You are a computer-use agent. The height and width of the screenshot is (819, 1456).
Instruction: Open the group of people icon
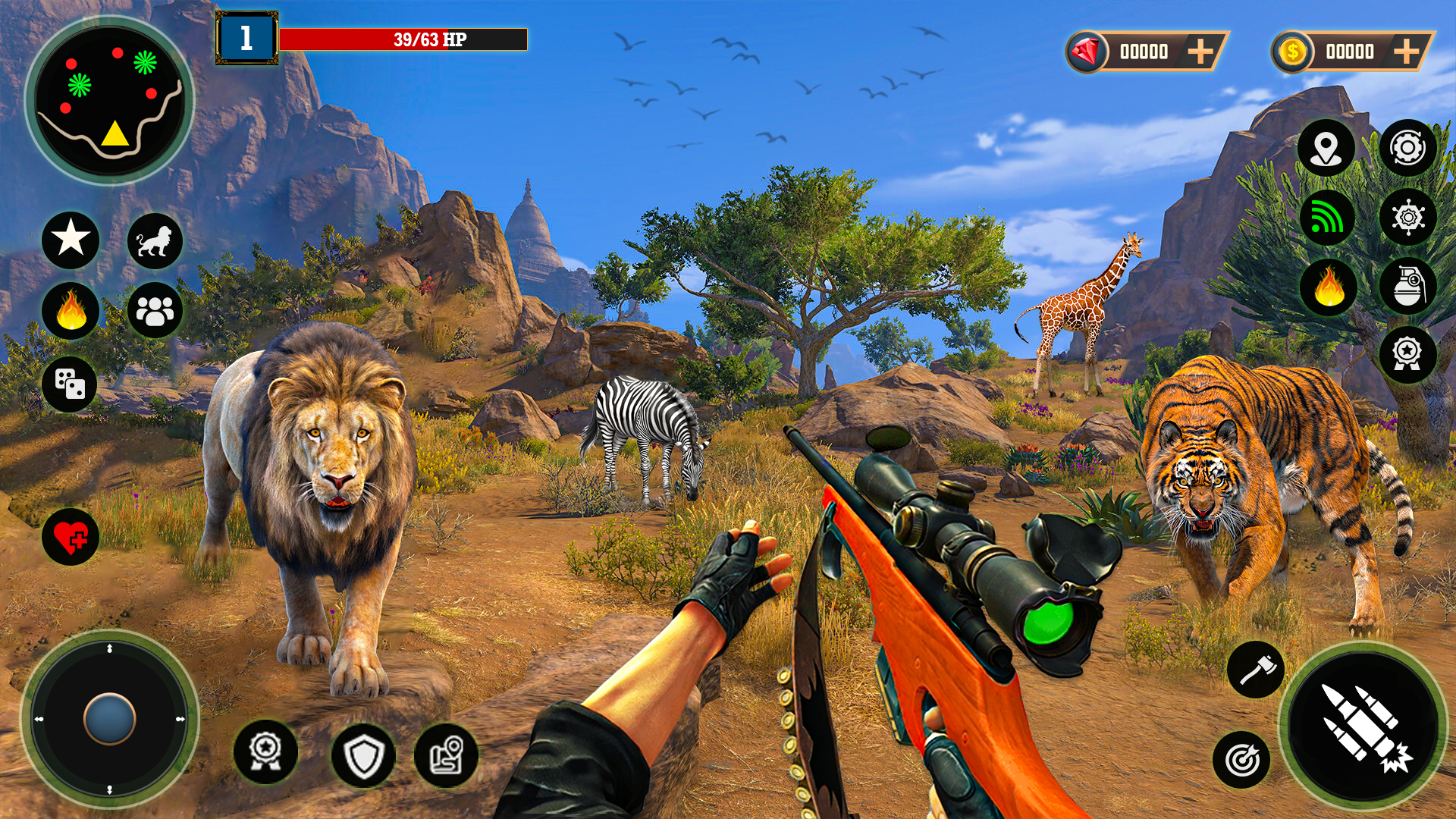pos(155,310)
